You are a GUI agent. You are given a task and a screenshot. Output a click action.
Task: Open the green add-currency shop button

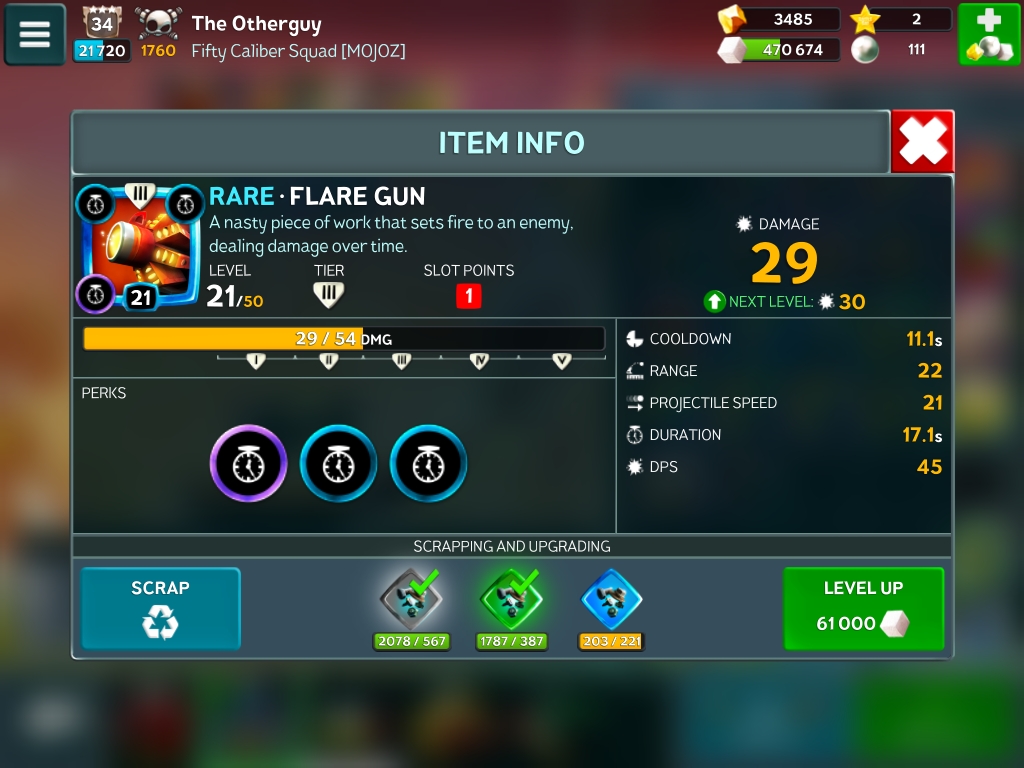(x=989, y=35)
